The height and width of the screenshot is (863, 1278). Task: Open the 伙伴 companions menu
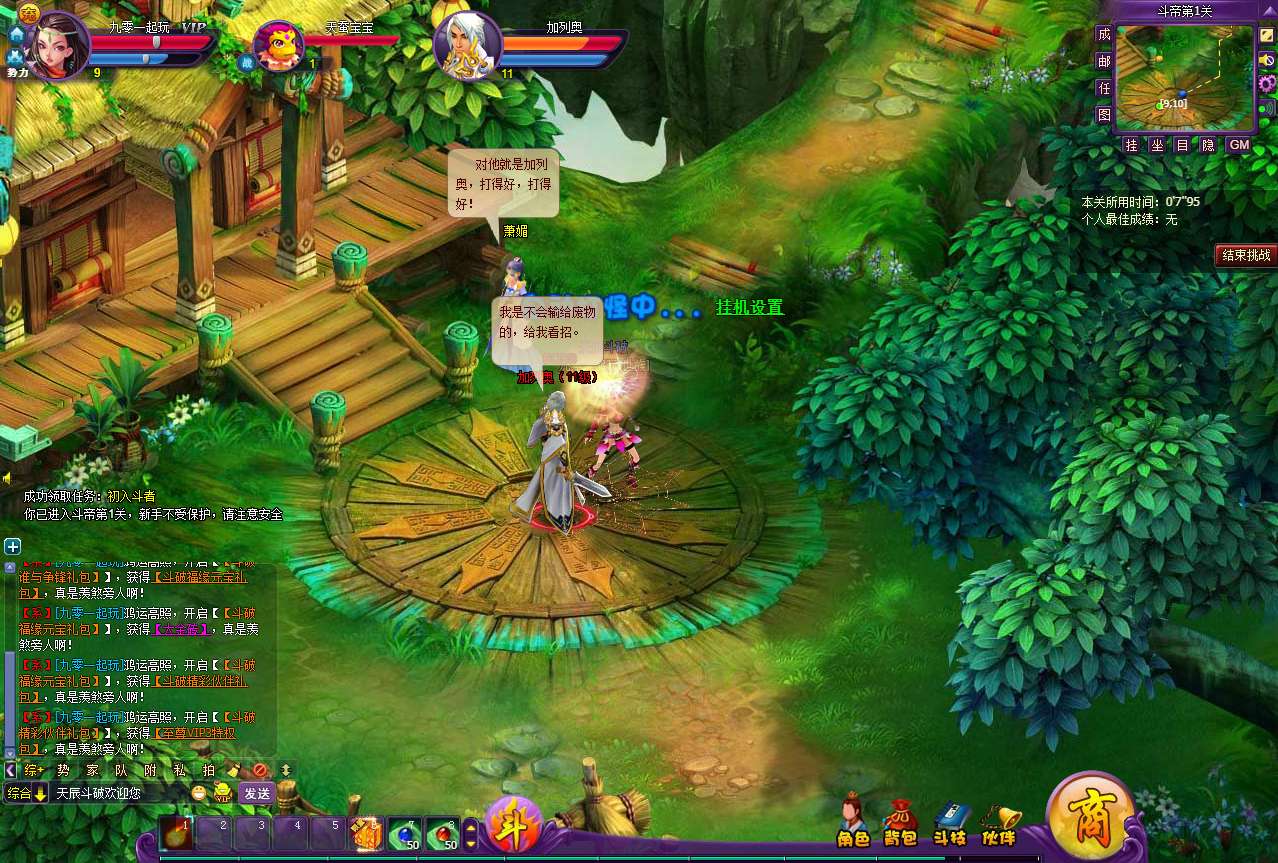tap(999, 822)
